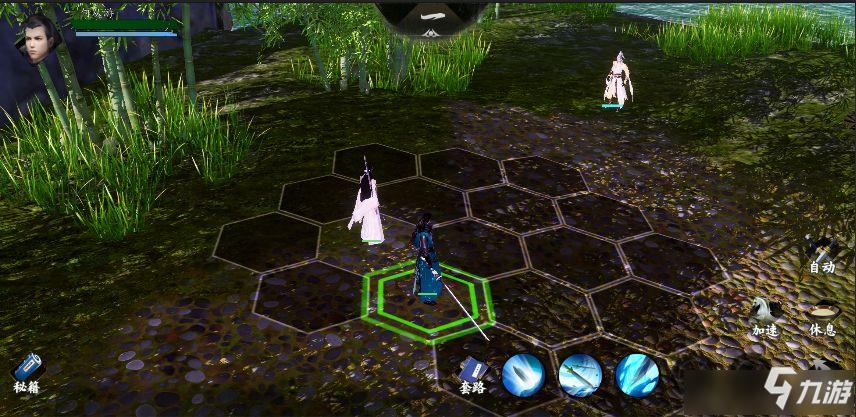Click the player character portrait

(x=40, y=38)
